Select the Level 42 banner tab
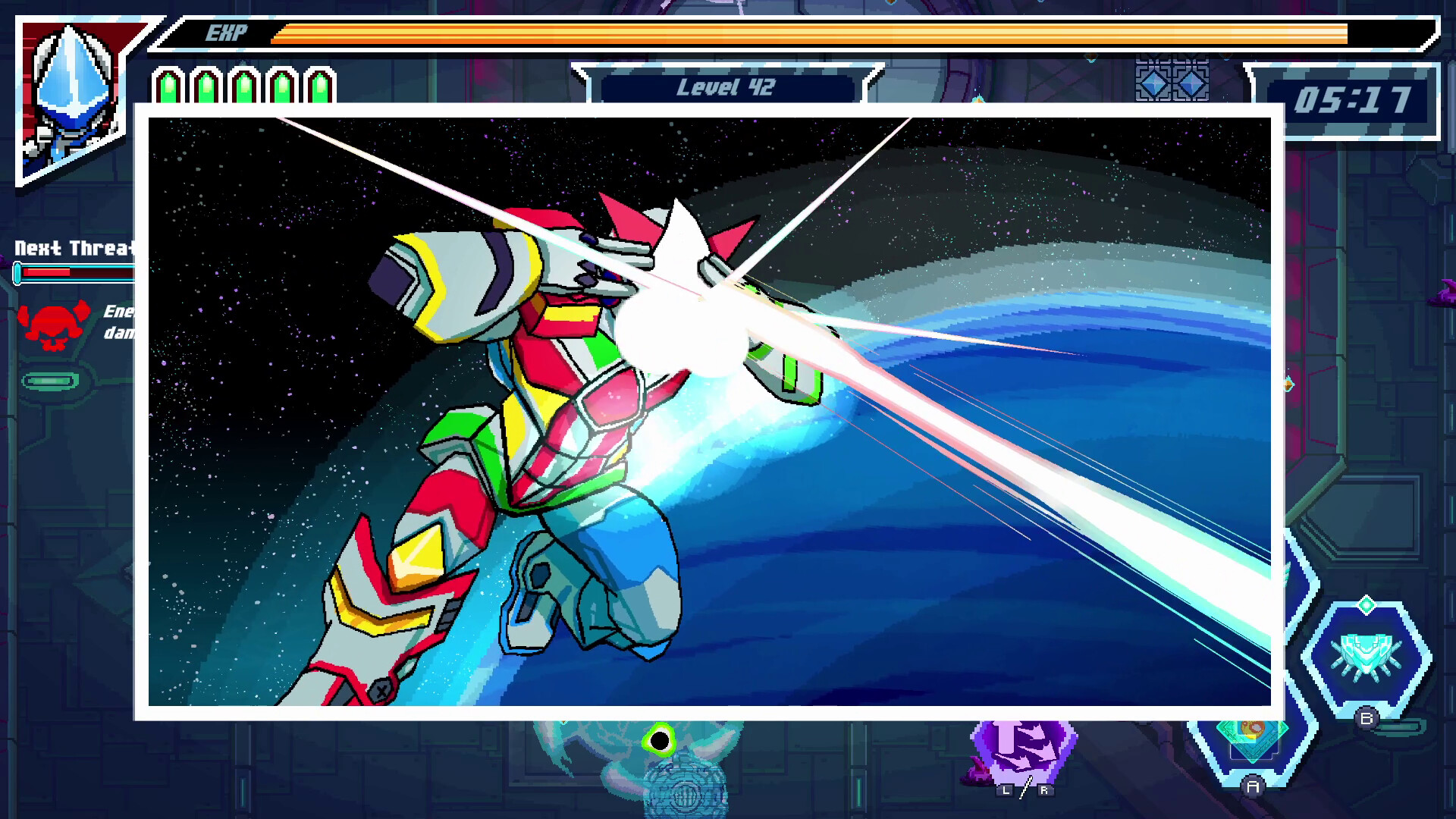Viewport: 1456px width, 819px height. (x=726, y=87)
